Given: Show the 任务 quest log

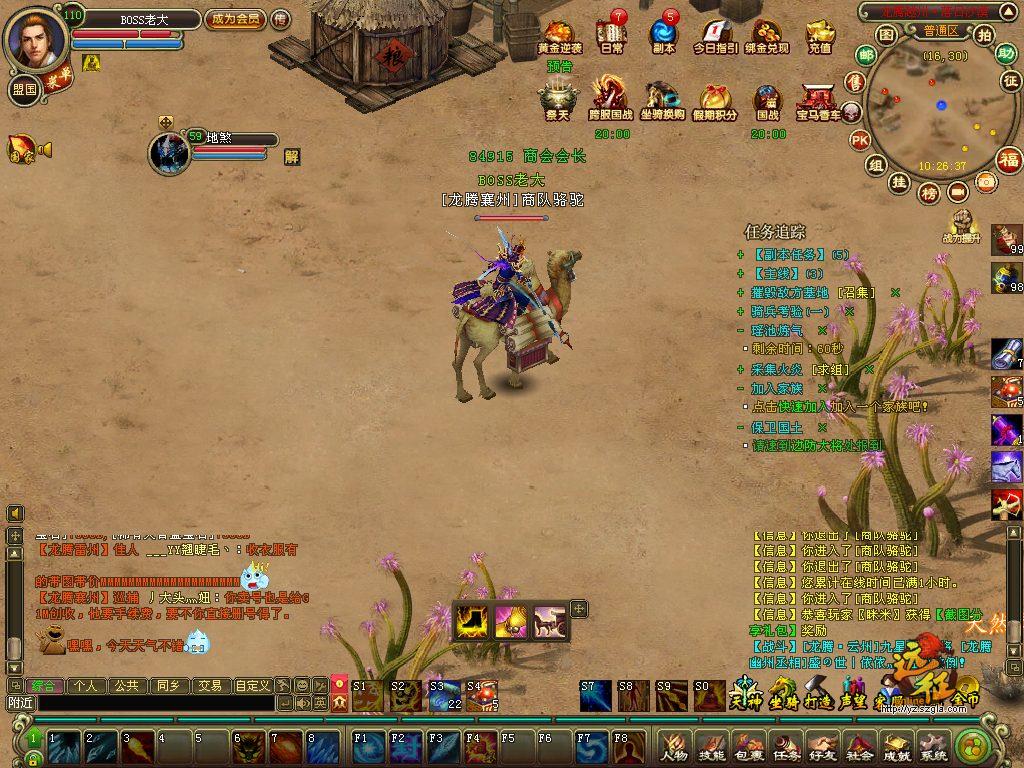Looking at the screenshot, I should 785,746.
